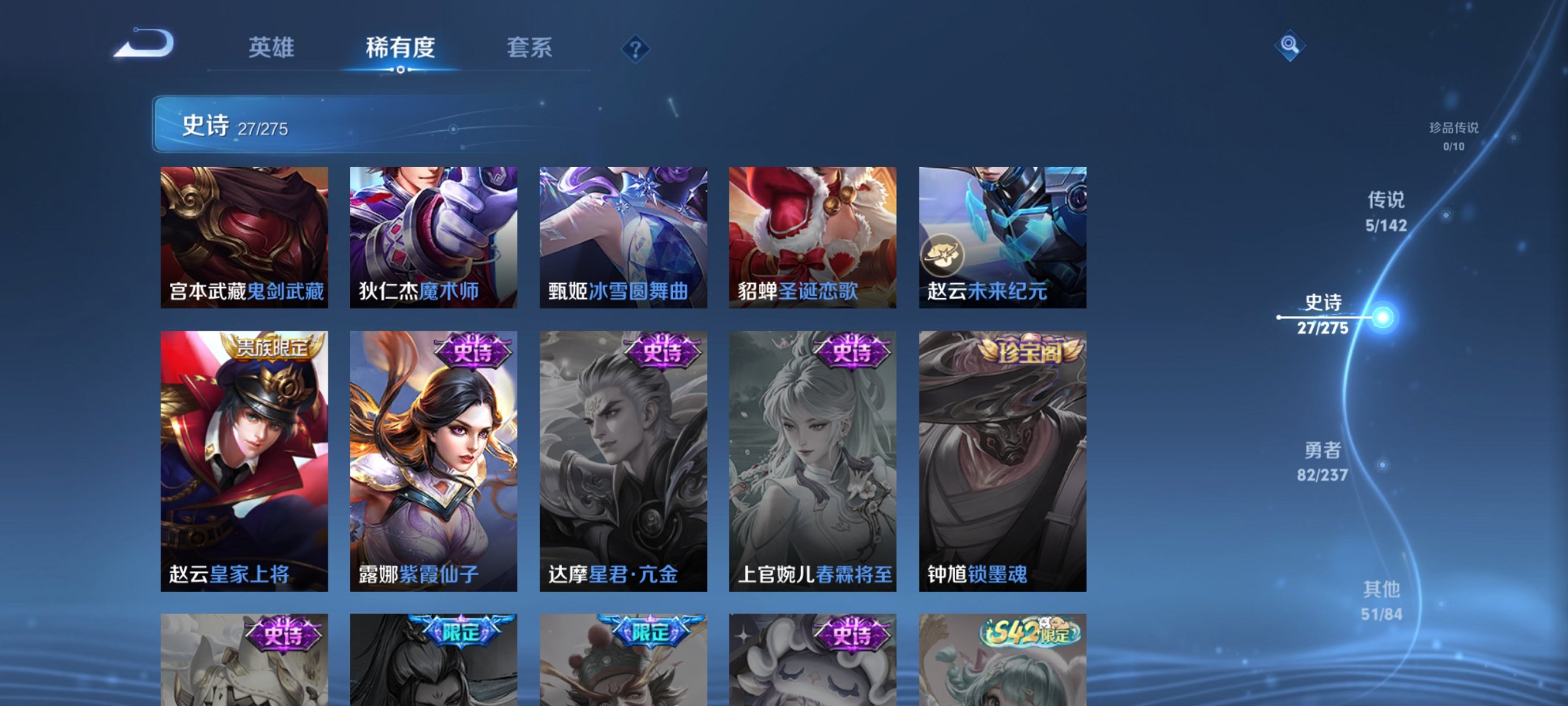Open the 甄姬冰雪圆舞曲 skin

pos(624,238)
